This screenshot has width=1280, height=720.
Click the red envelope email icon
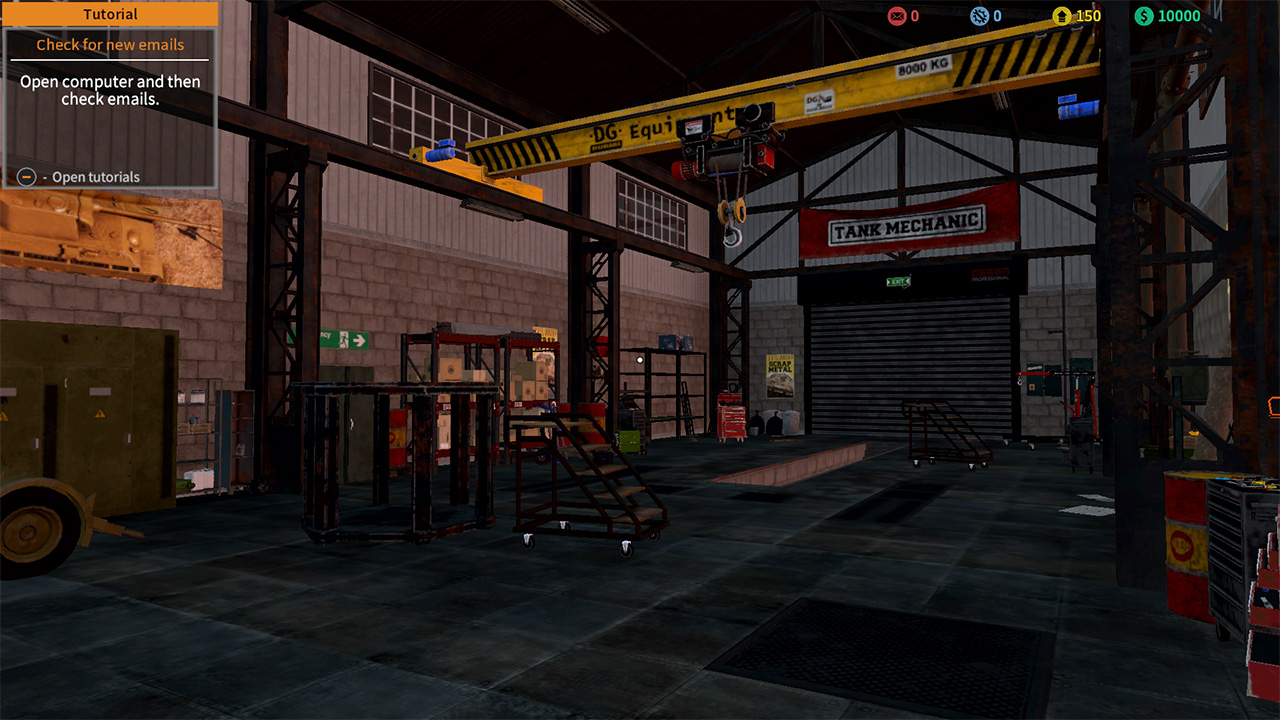(x=895, y=16)
